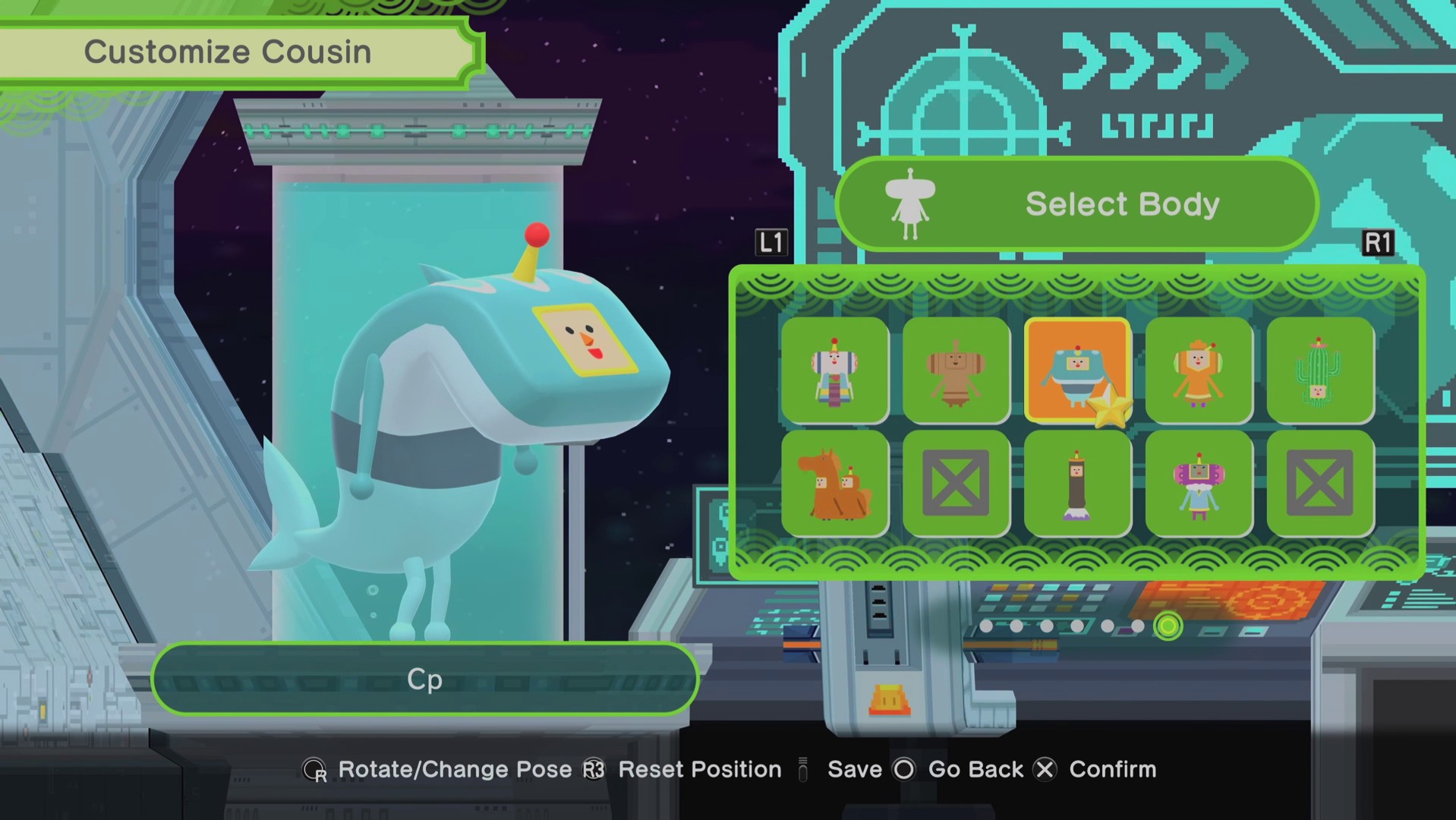Choose the green cactus body
This screenshot has width=1456, height=820.
(1320, 371)
